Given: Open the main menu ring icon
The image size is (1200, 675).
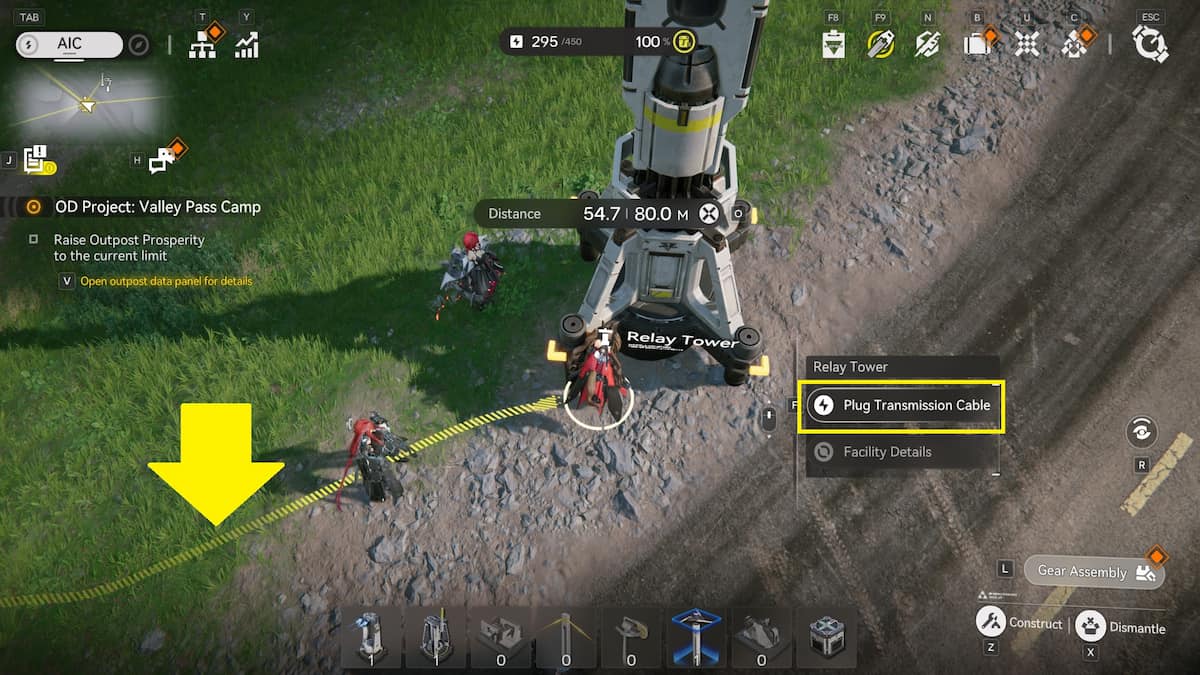Looking at the screenshot, I should (x=1150, y=44).
